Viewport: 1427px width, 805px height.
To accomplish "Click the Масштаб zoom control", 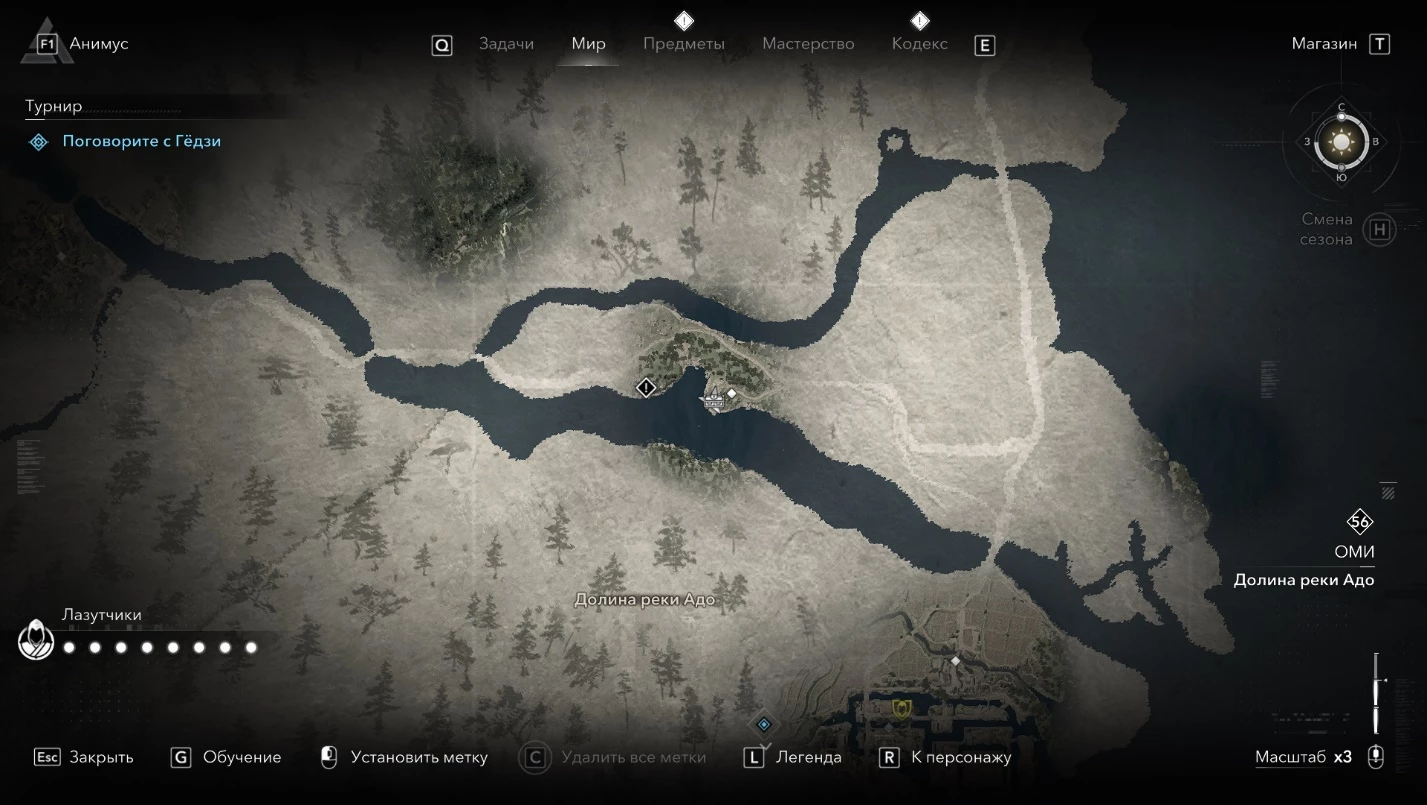I will pos(1303,757).
